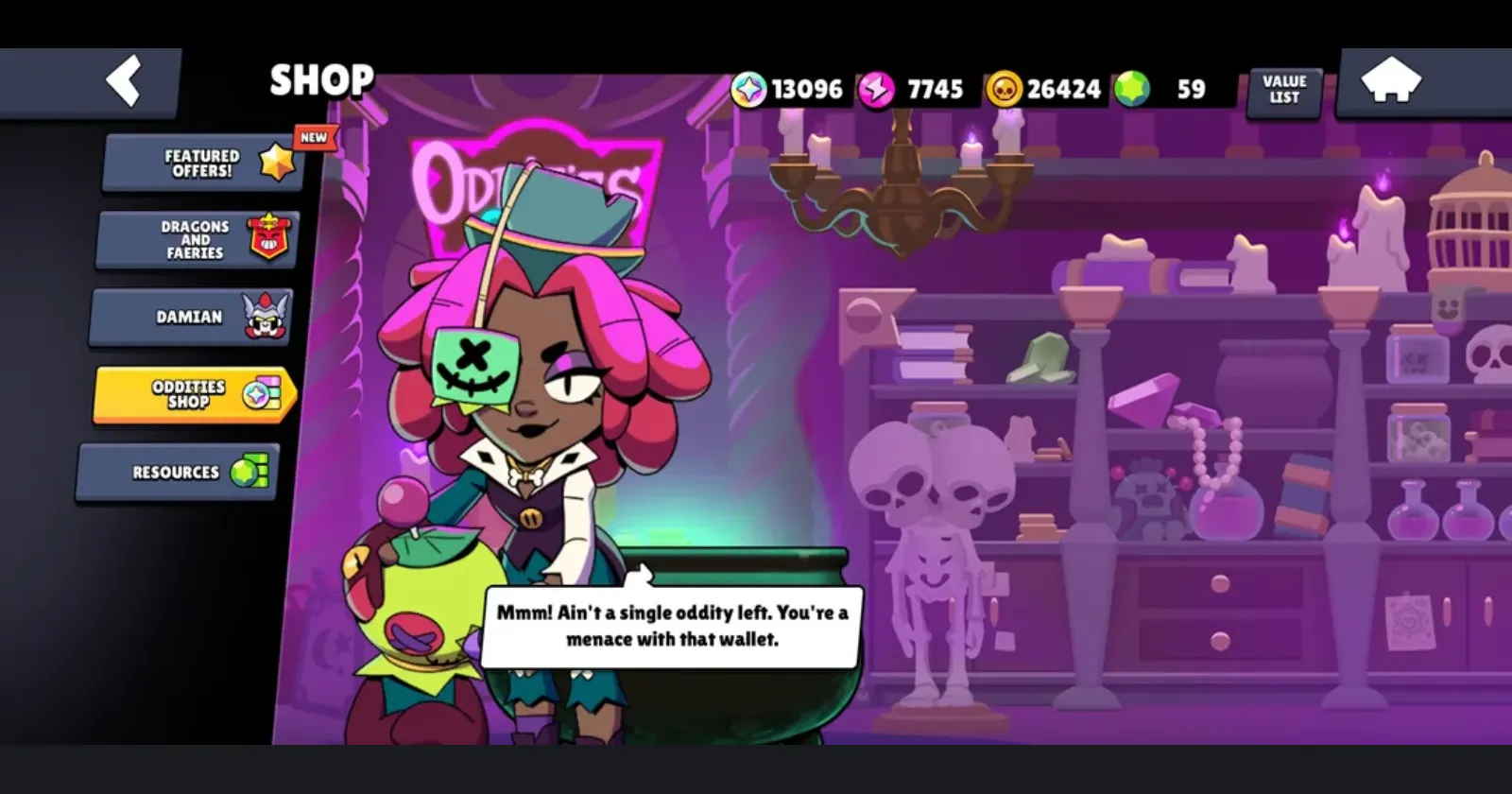Tap the shopkeeper's dialogue speech bubble
The height and width of the screenshot is (794, 1512).
coord(675,624)
